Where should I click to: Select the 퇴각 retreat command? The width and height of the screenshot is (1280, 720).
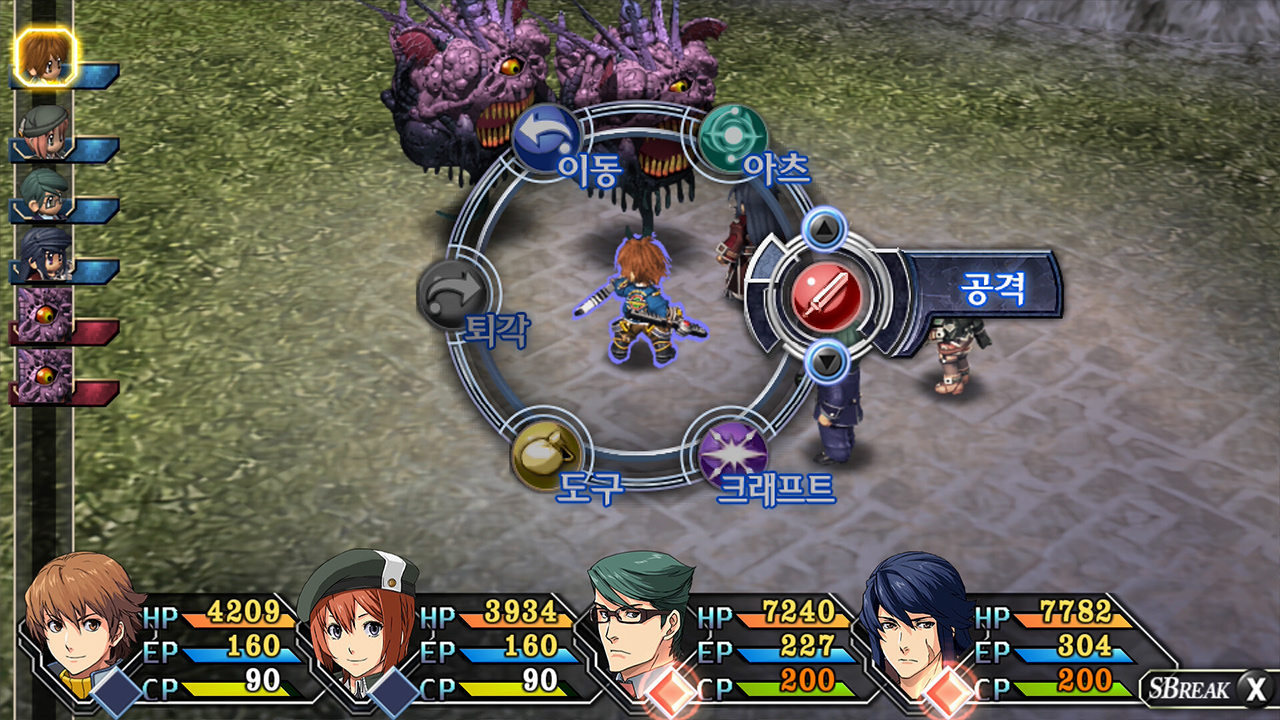click(455, 296)
